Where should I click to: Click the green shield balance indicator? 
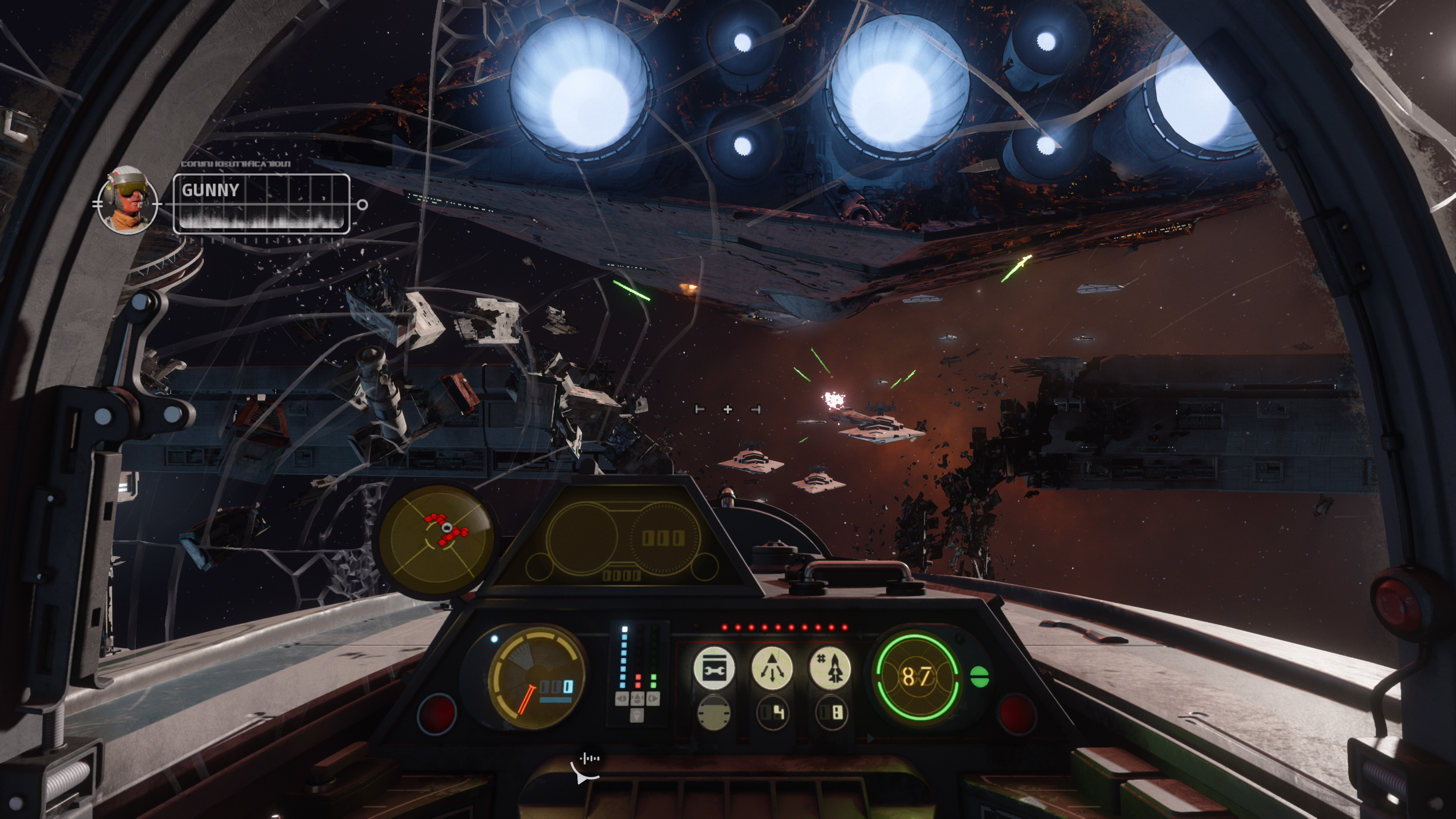pos(979,676)
